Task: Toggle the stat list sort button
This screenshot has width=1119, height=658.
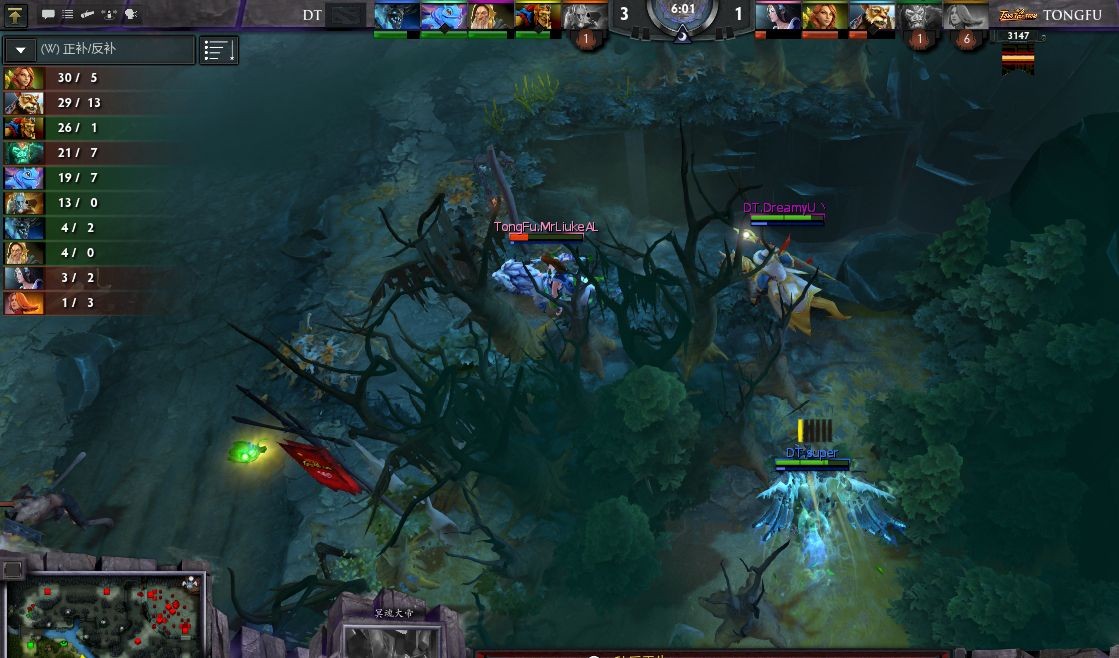Action: [218, 50]
